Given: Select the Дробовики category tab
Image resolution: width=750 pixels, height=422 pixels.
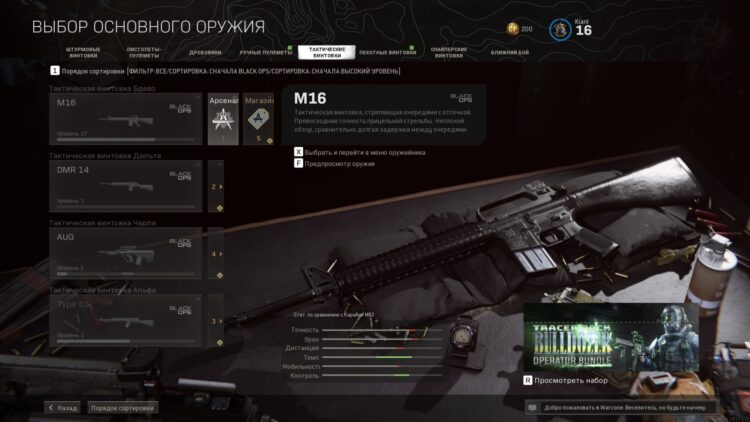Looking at the screenshot, I should pos(206,52).
